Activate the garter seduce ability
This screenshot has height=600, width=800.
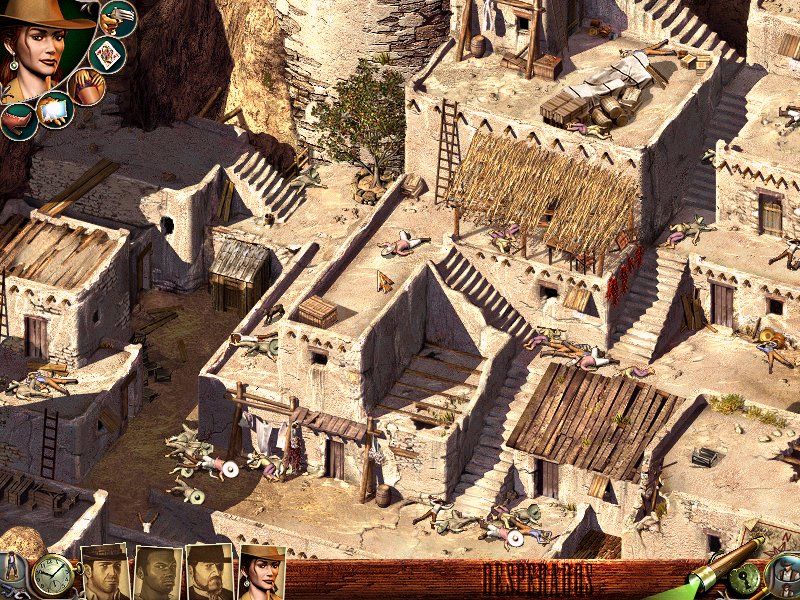[17, 119]
